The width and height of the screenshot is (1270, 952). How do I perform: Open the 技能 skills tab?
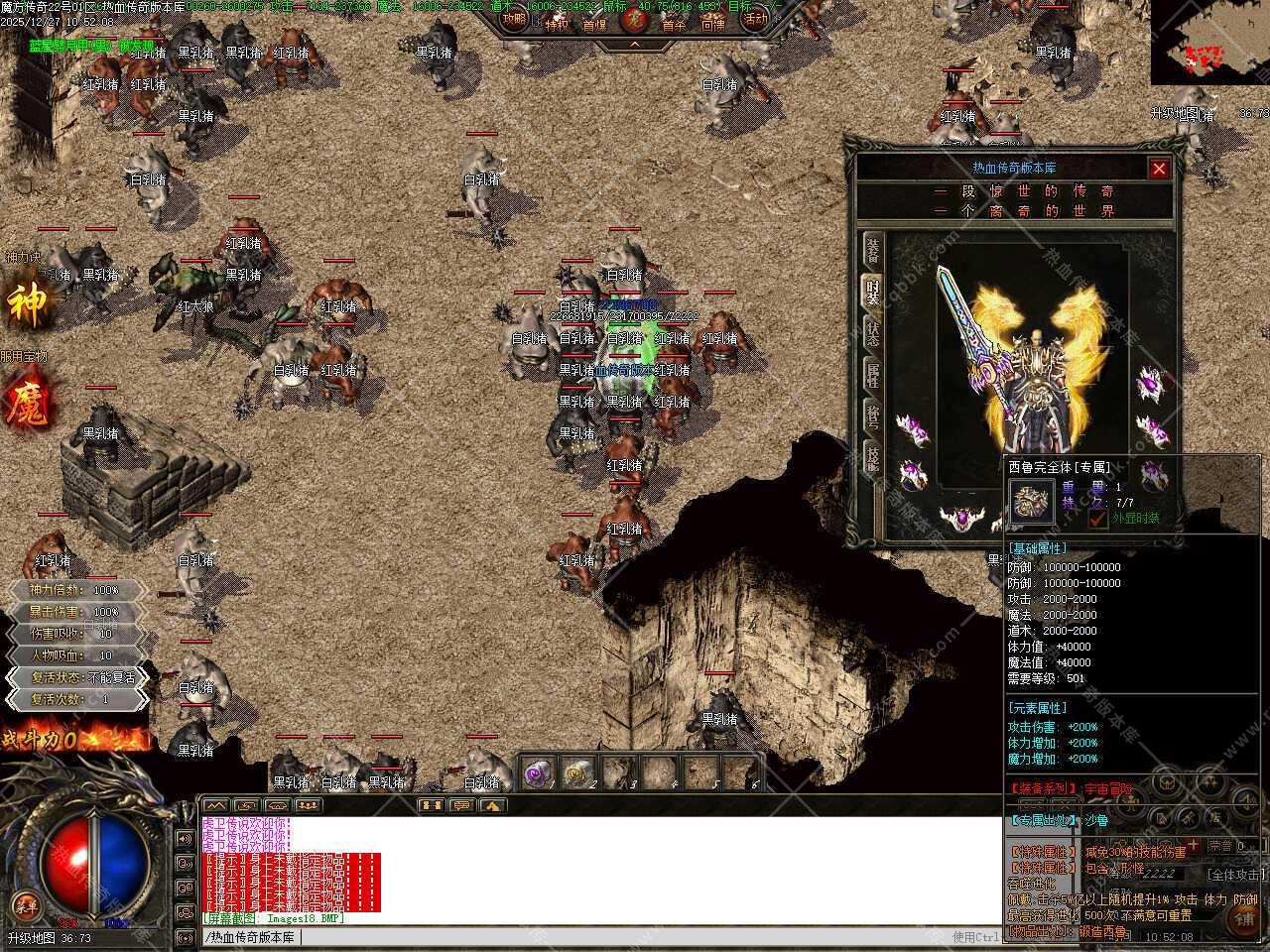872,458
